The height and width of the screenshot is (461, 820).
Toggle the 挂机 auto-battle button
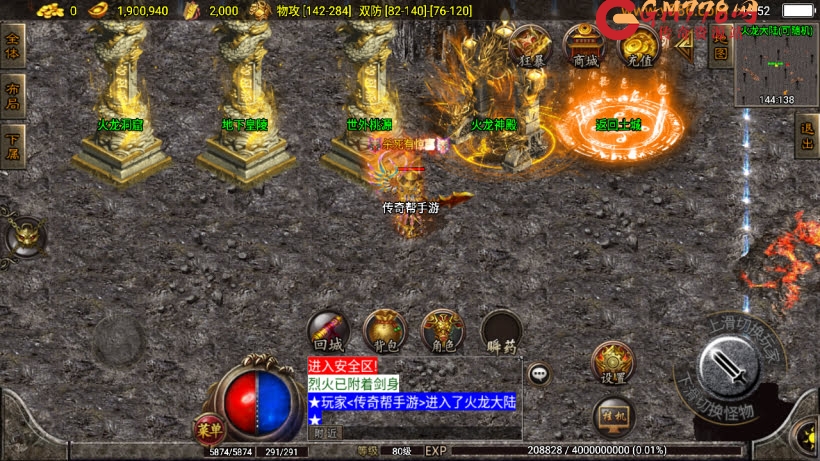coord(613,415)
